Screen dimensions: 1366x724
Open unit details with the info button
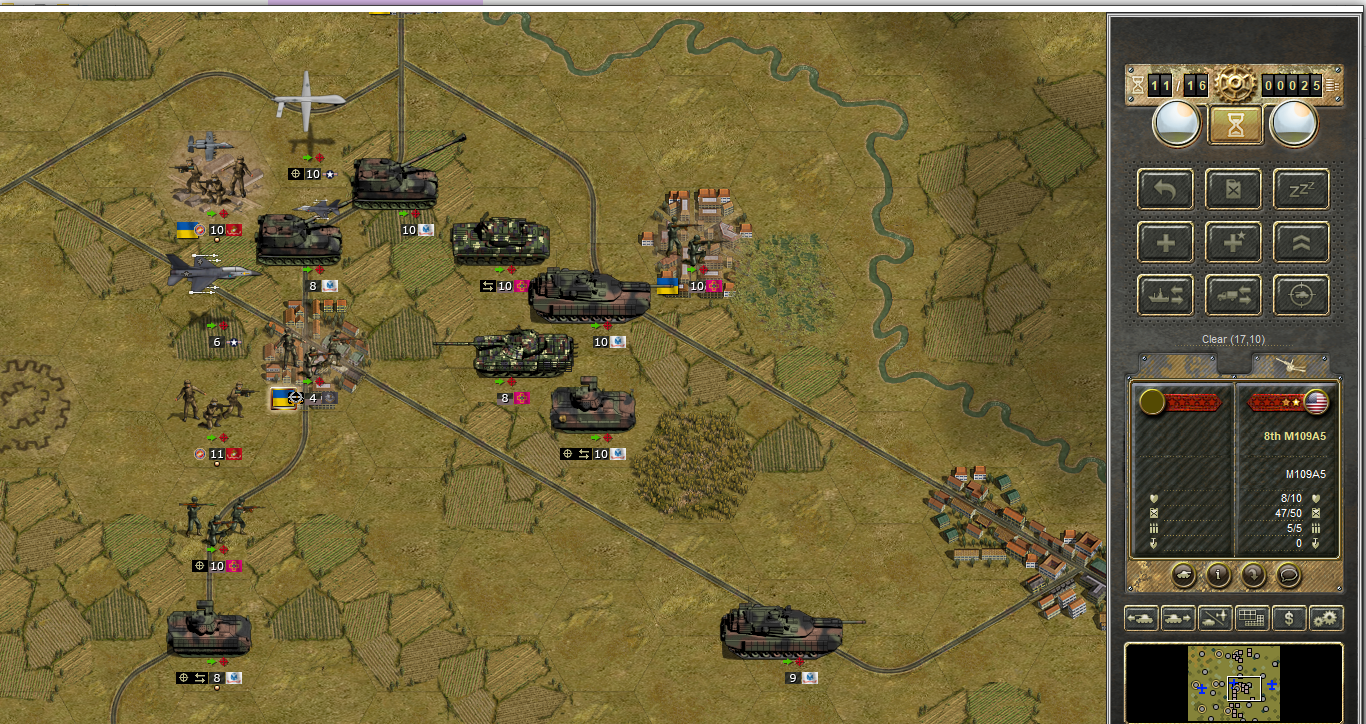(1218, 575)
